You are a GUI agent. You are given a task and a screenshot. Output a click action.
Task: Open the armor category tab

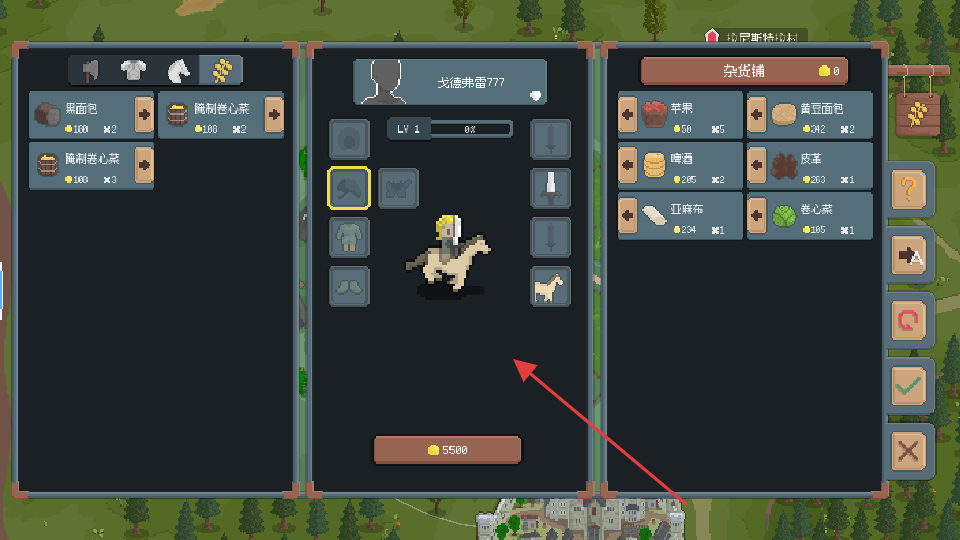pos(133,70)
